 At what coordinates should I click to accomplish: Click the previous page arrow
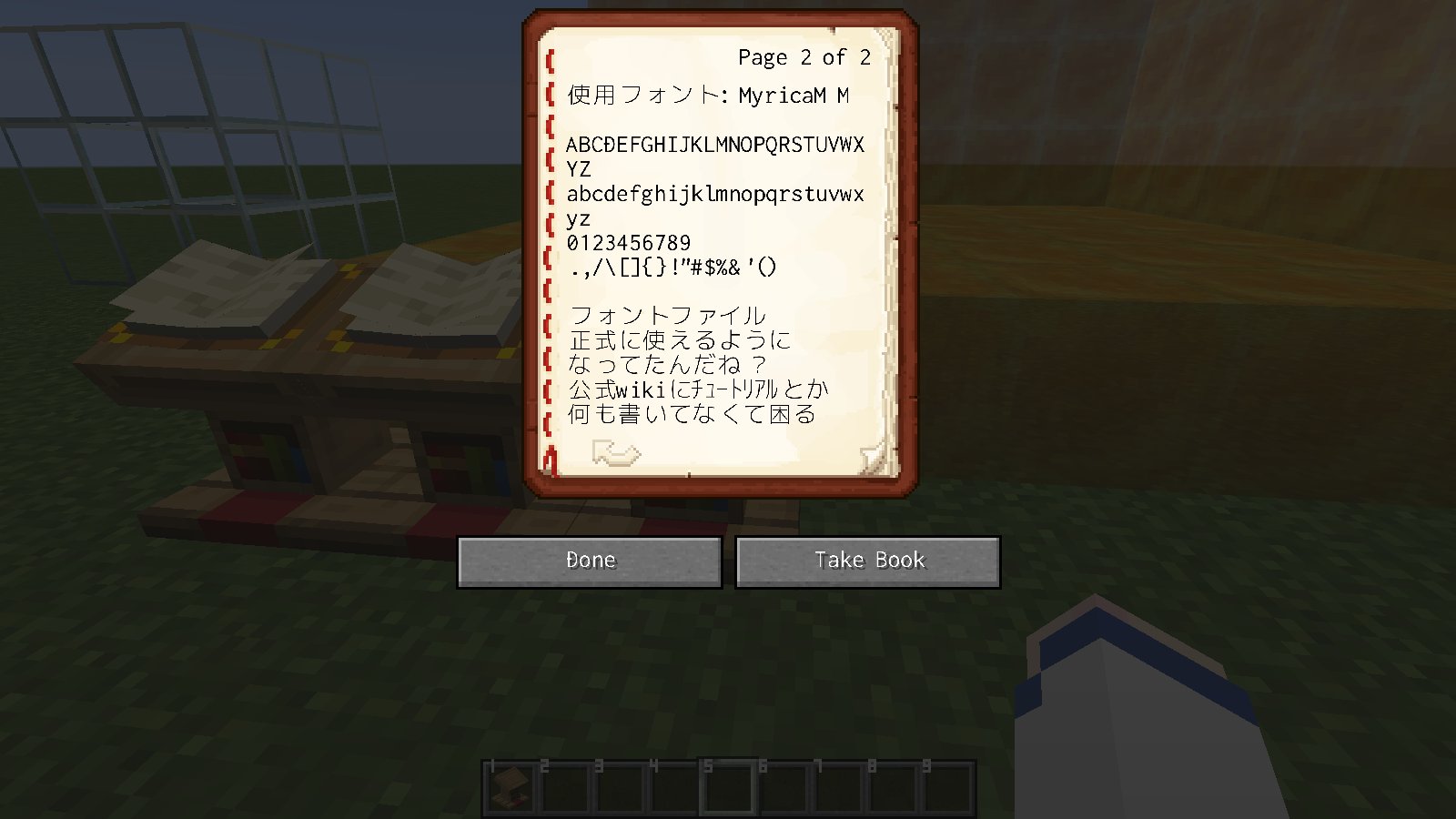(x=617, y=453)
